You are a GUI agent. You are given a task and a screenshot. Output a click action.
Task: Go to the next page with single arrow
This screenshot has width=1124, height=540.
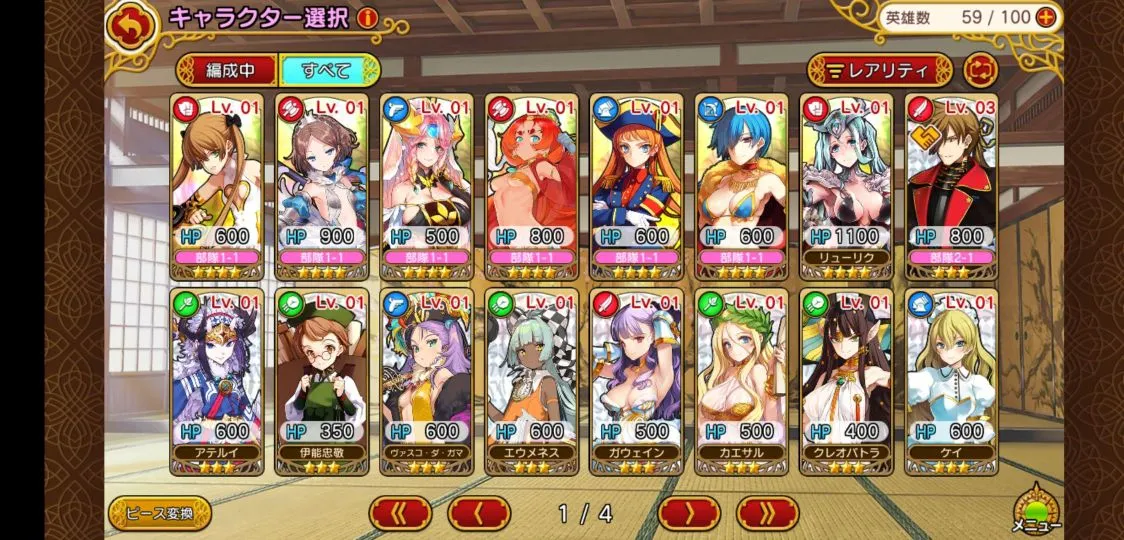click(x=689, y=513)
